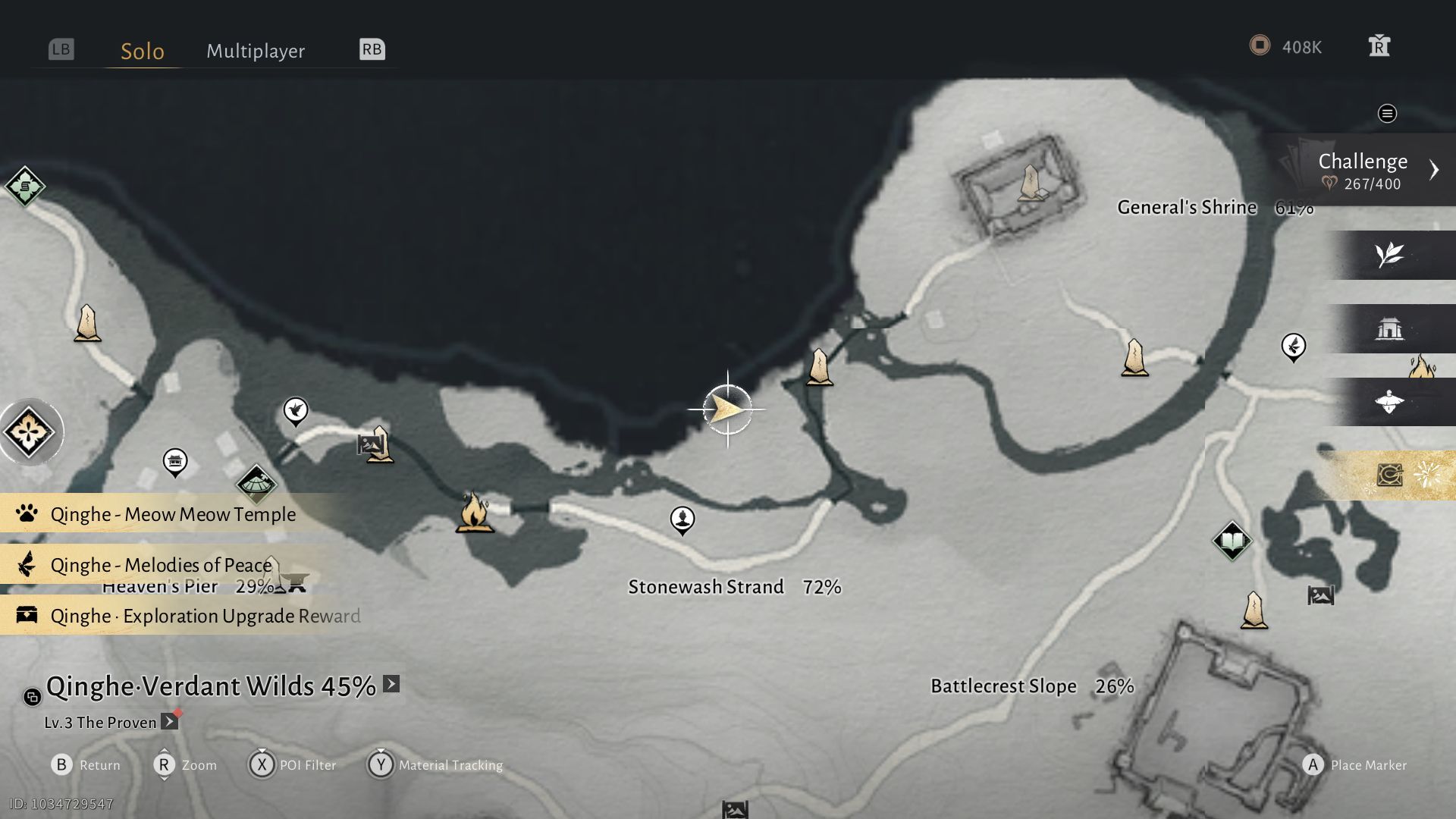Screen dimensions: 1456x819
Task: Select Qinghe - Melodies of Peace entry
Action: (161, 565)
